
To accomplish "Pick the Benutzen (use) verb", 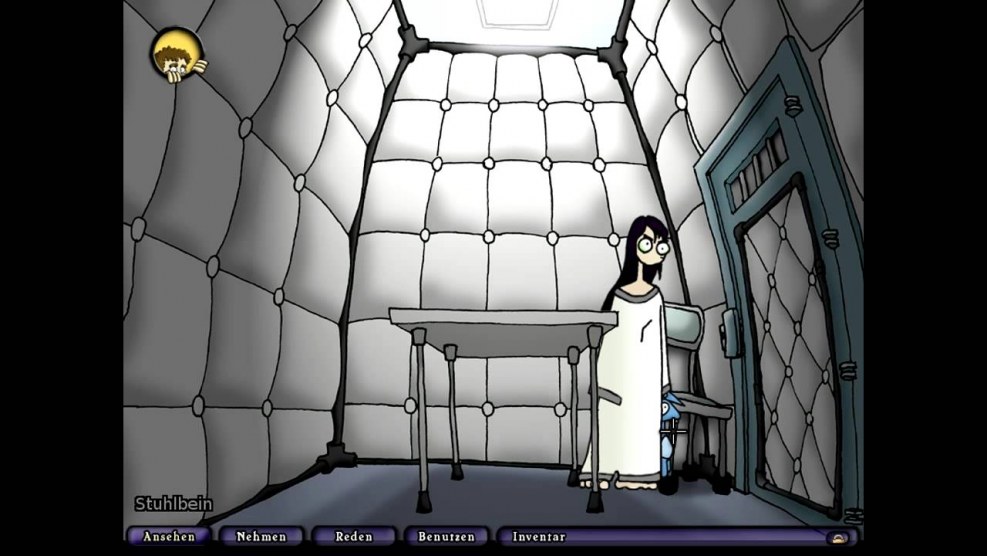I will (446, 537).
